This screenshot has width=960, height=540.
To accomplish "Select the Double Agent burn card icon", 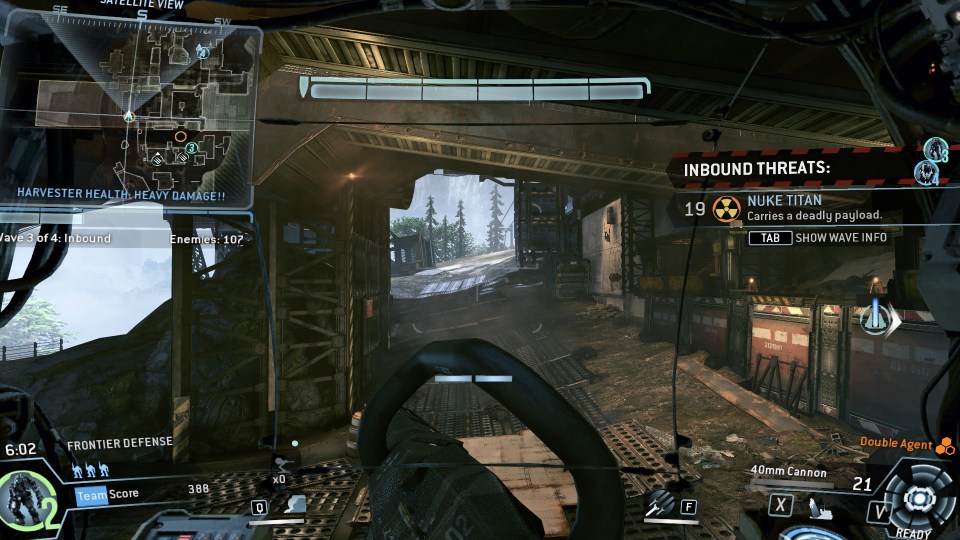I will pyautogui.click(x=943, y=446).
